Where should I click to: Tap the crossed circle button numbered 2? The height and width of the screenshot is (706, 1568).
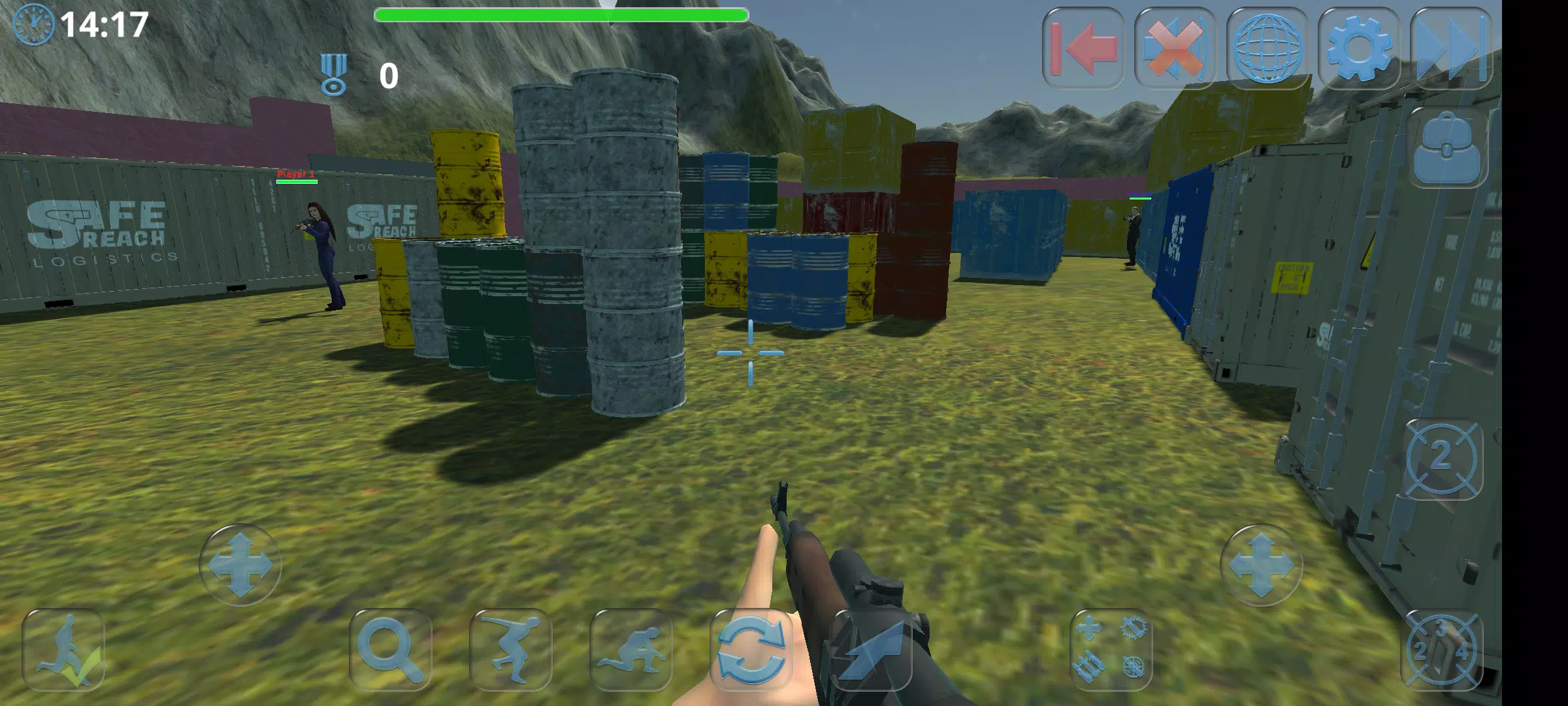point(1442,459)
